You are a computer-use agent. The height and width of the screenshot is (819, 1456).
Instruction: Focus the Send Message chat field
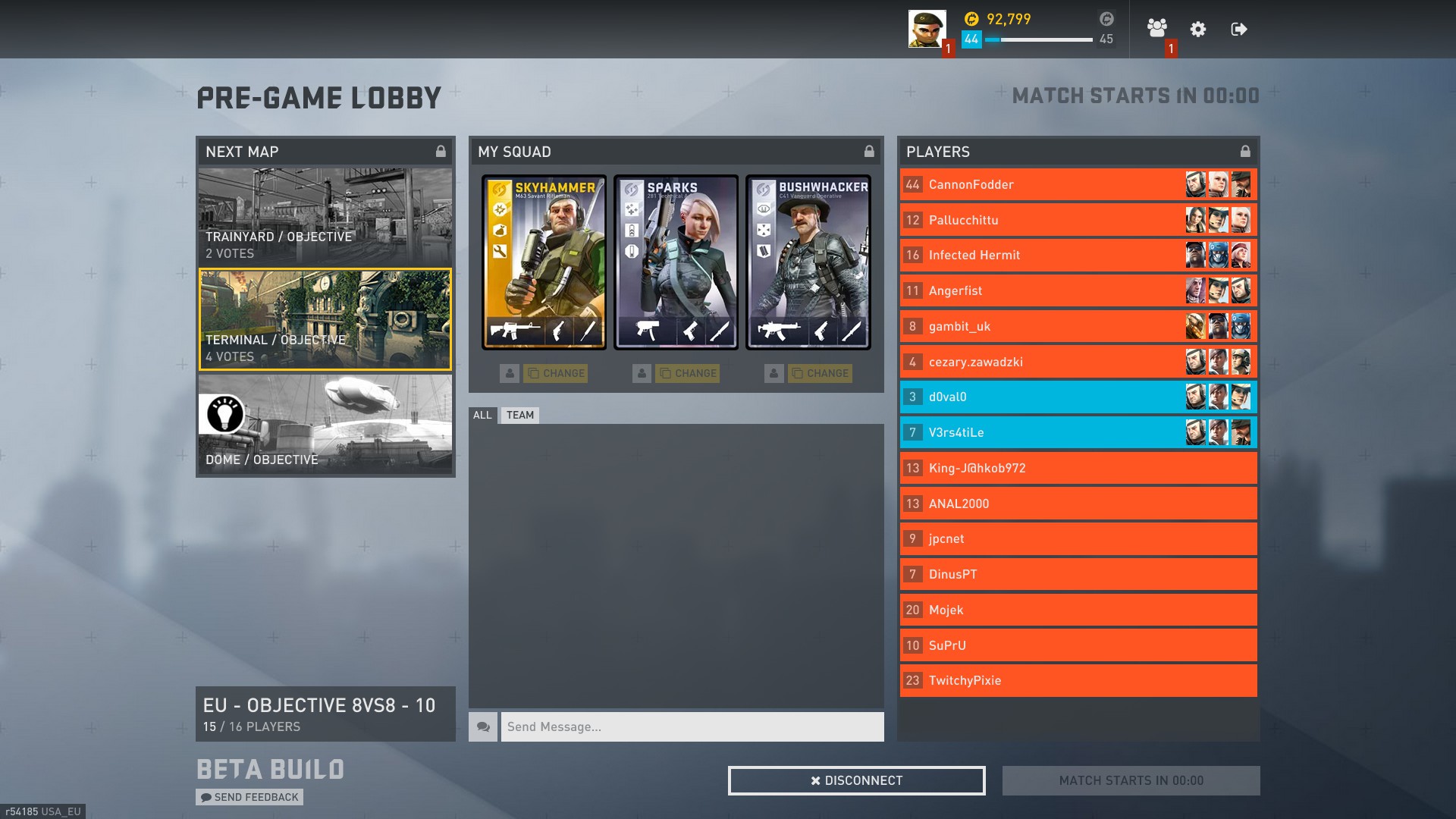point(692,726)
